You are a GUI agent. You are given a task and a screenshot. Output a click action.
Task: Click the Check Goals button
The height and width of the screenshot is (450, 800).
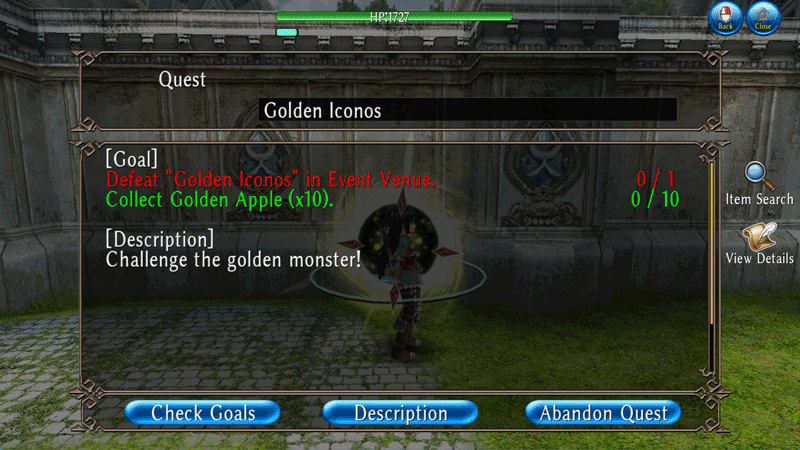(203, 412)
